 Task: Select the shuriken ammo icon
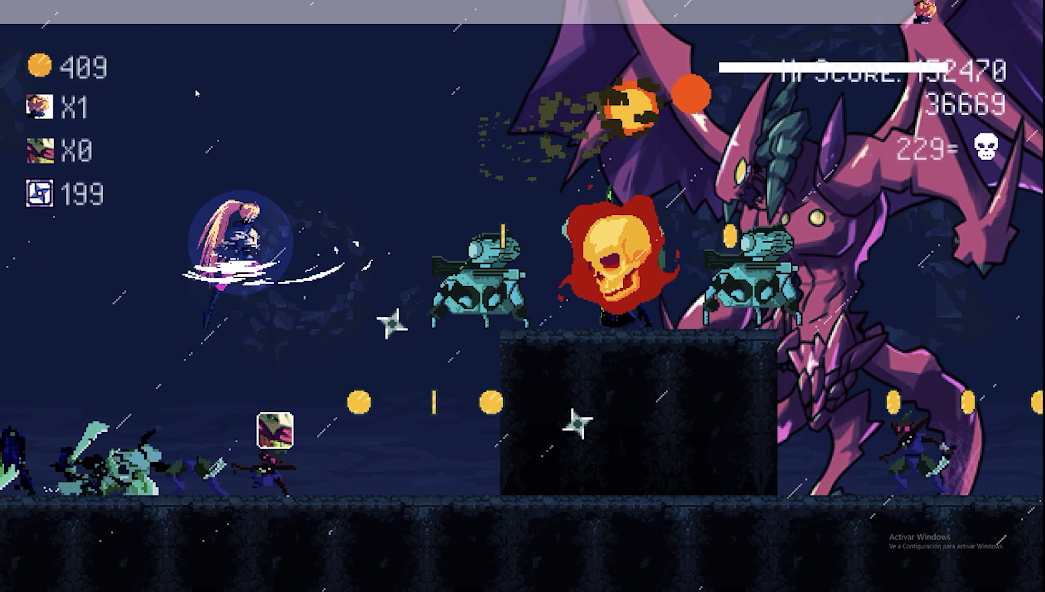tap(40, 193)
